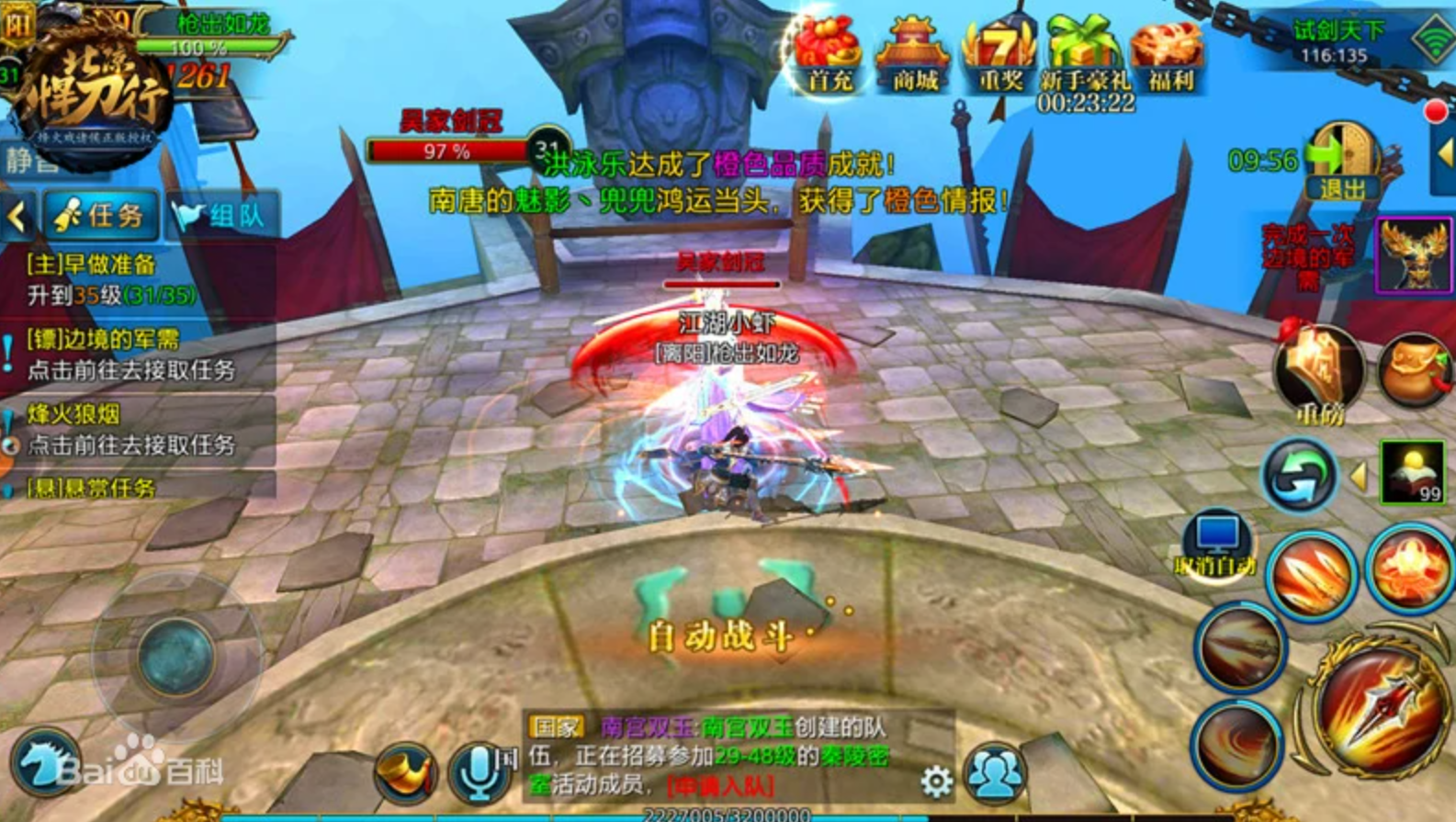Viewport: 1456px width, 822px height.
Task: Activate the large spear main attack
Action: [x=1377, y=708]
